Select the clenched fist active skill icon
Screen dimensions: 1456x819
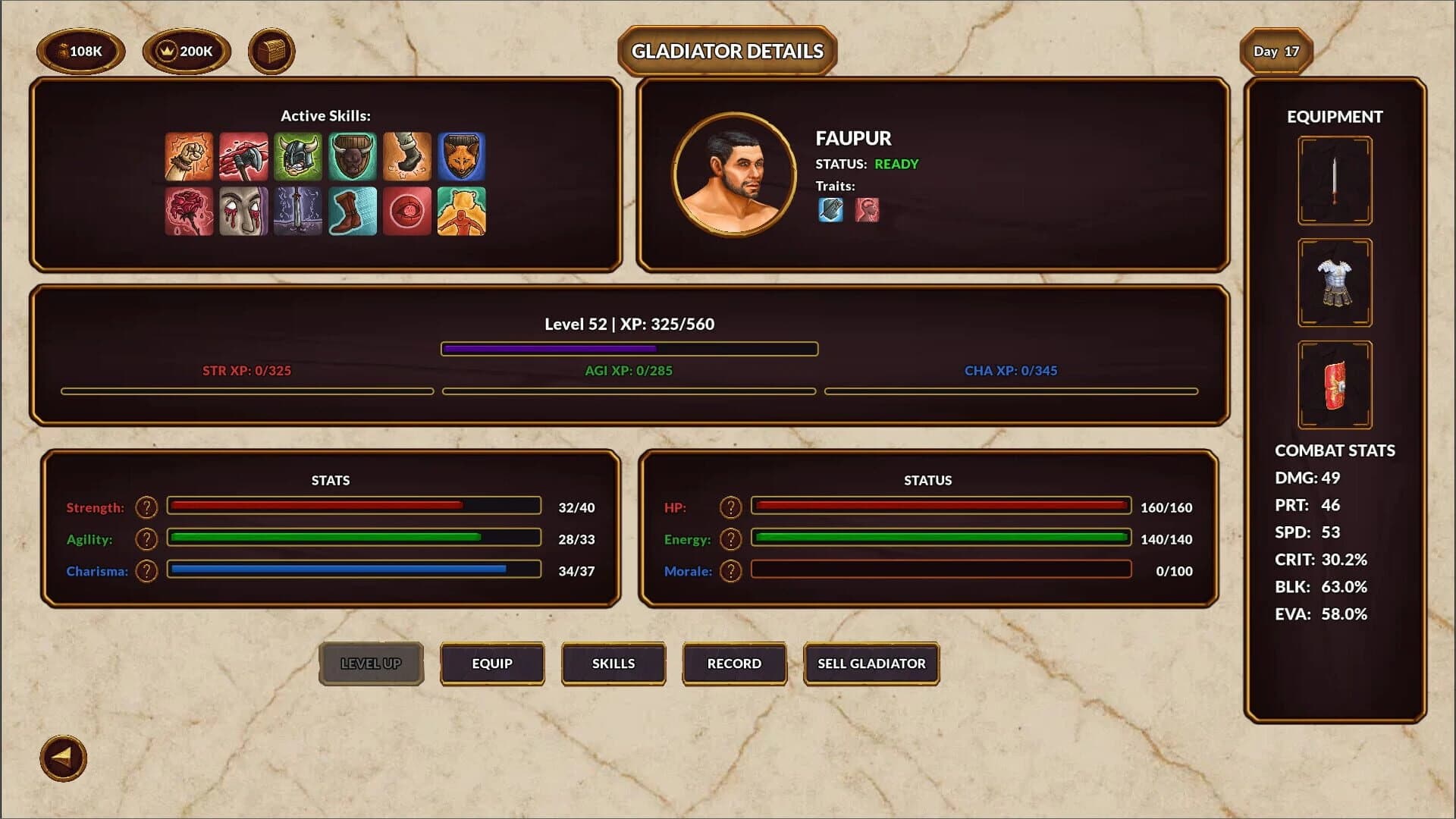187,158
